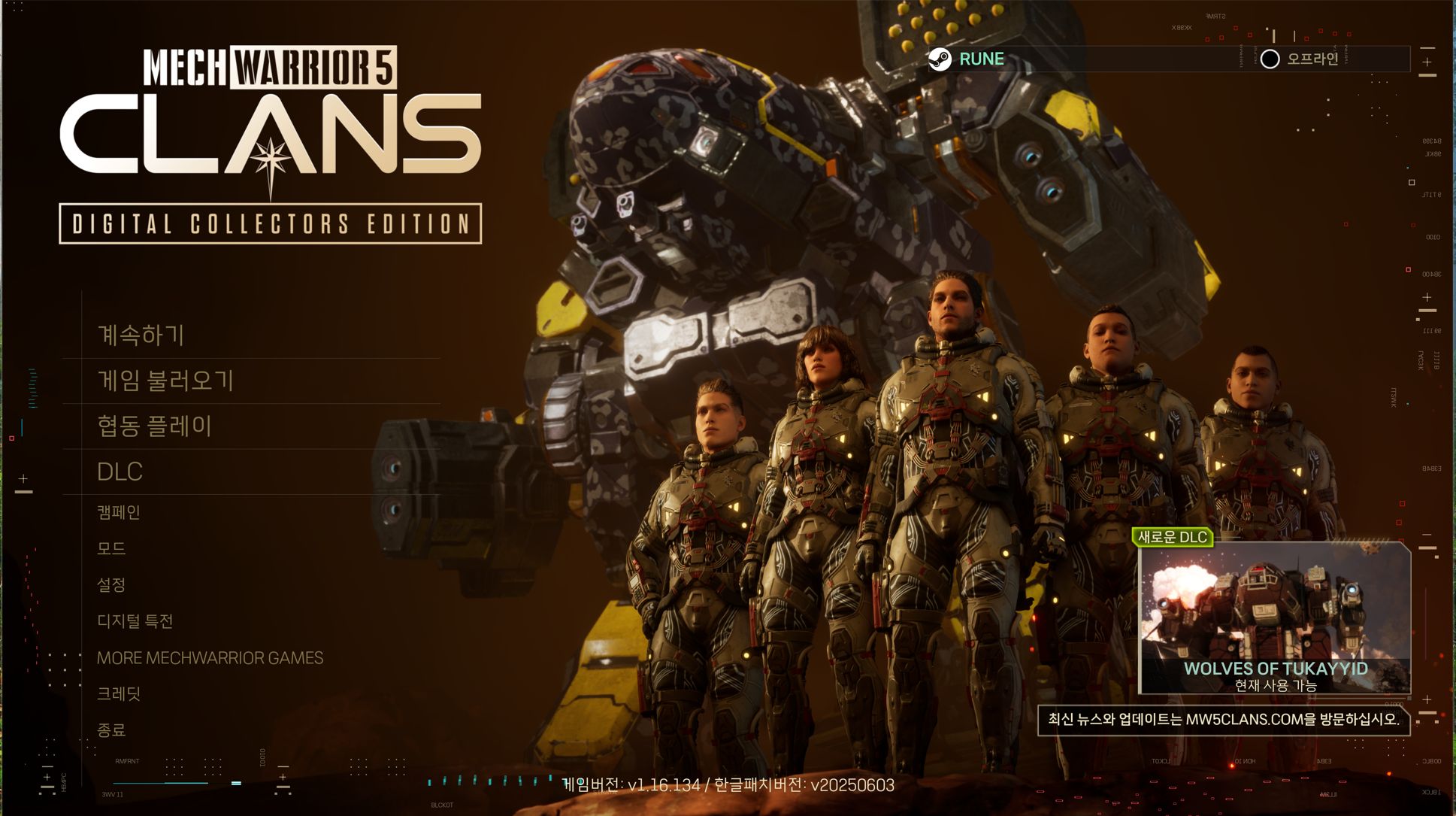Image resolution: width=1456 pixels, height=816 pixels.
Task: Choose 종료 to quit the game
Action: pyautogui.click(x=111, y=730)
